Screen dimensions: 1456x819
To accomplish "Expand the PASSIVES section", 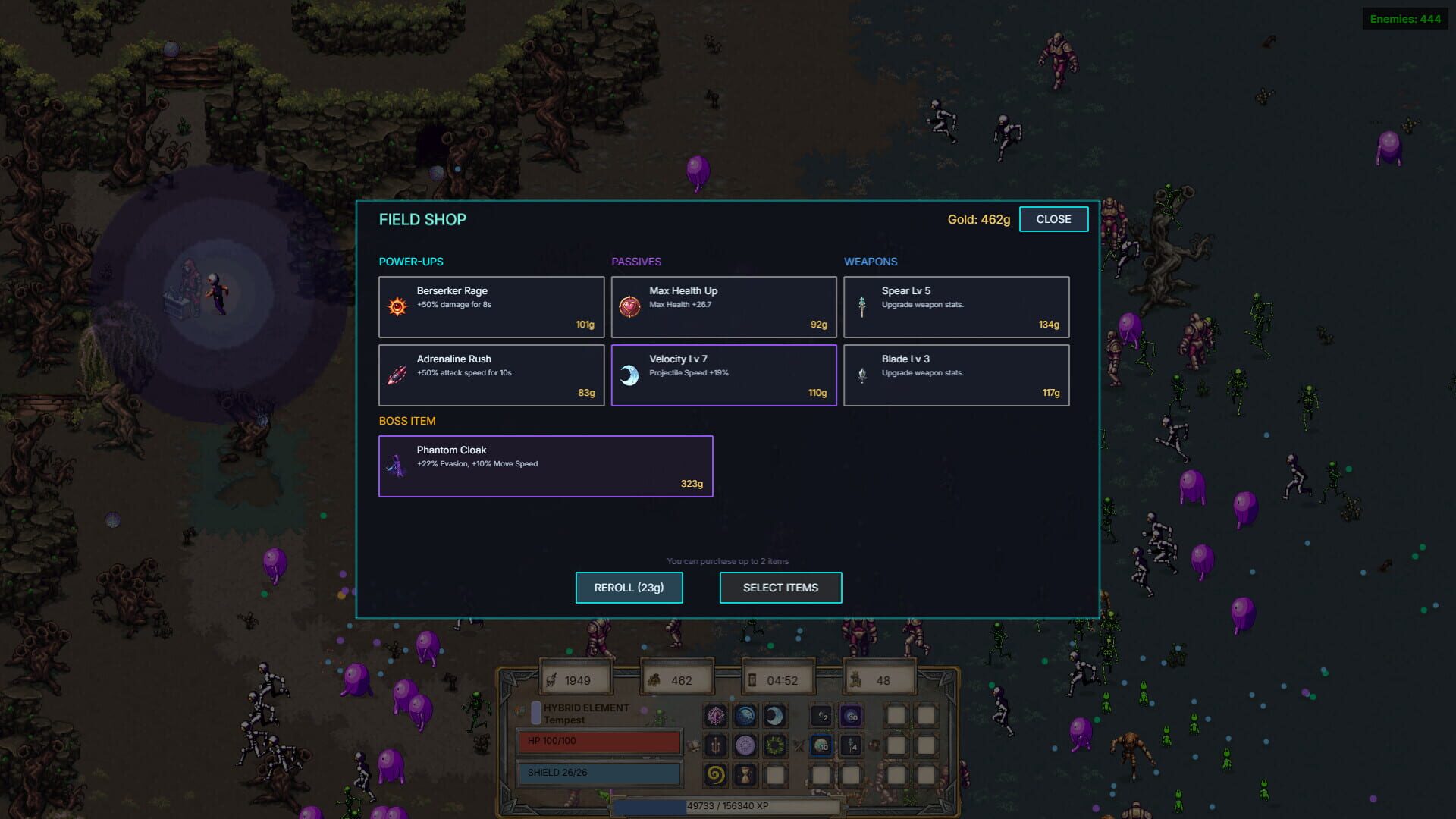I will click(637, 262).
